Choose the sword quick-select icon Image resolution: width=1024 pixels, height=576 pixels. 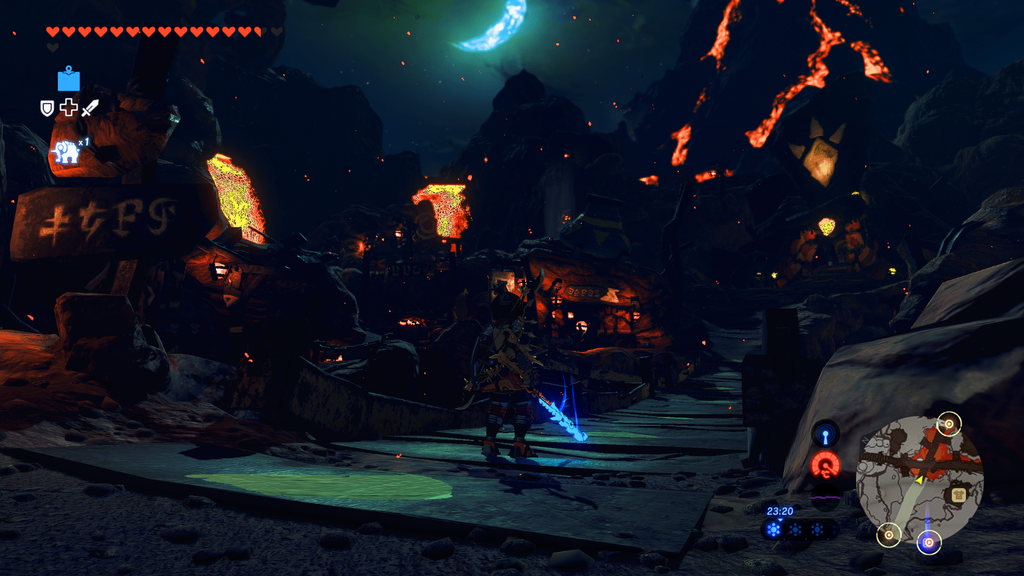coord(90,108)
